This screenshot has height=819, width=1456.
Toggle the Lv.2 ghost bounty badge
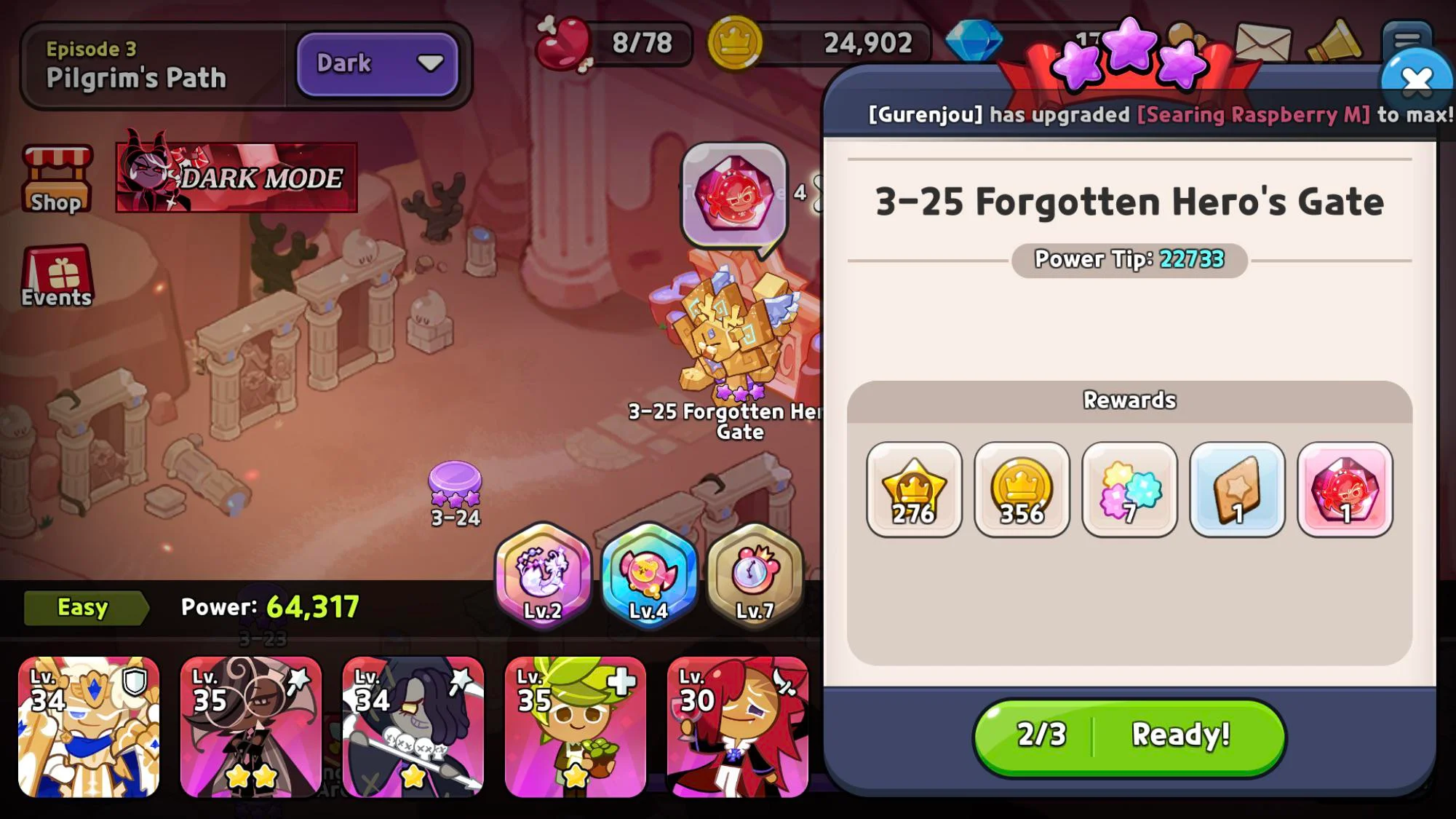pyautogui.click(x=541, y=579)
